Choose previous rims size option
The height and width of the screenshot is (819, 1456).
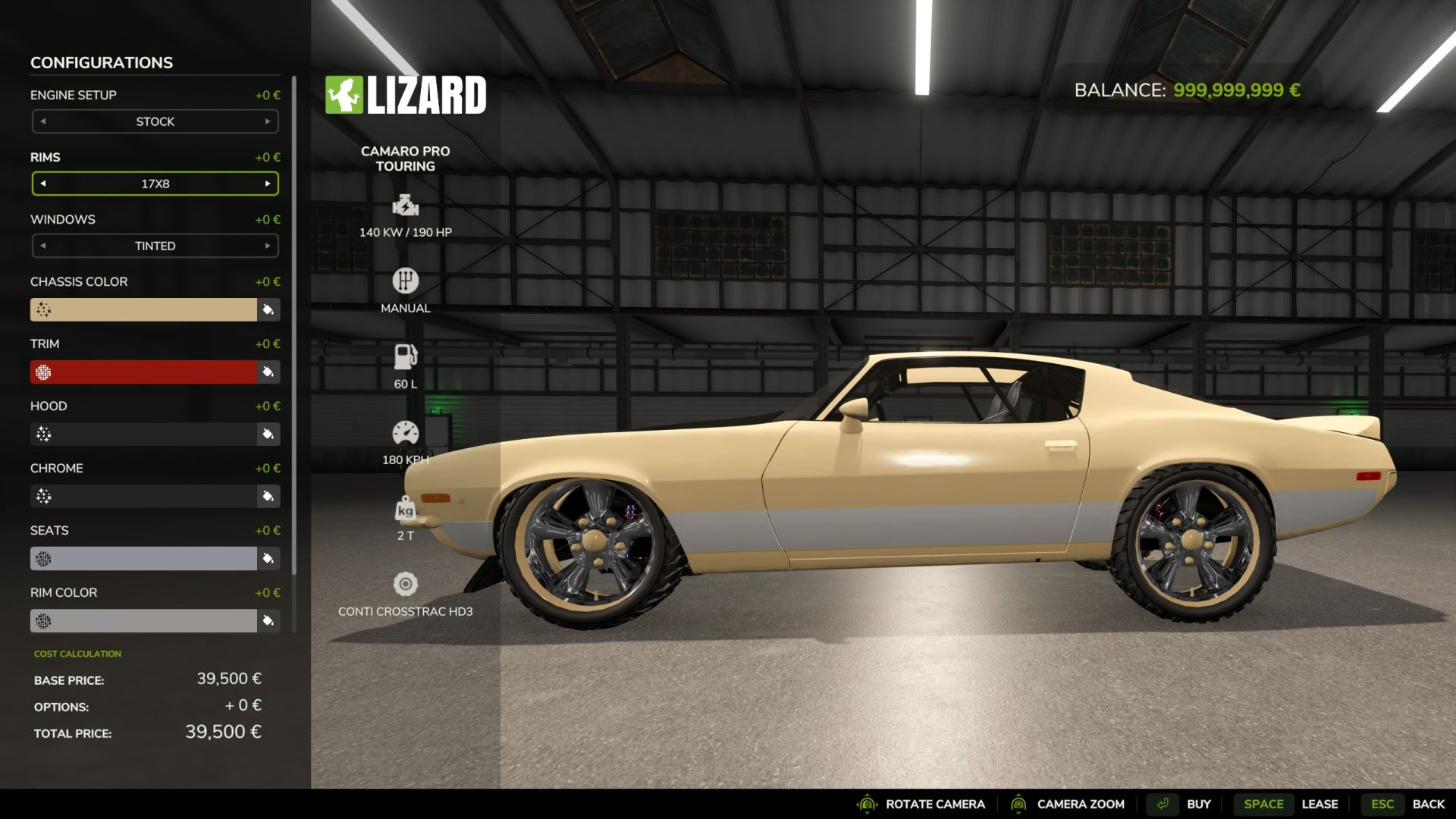(x=43, y=184)
